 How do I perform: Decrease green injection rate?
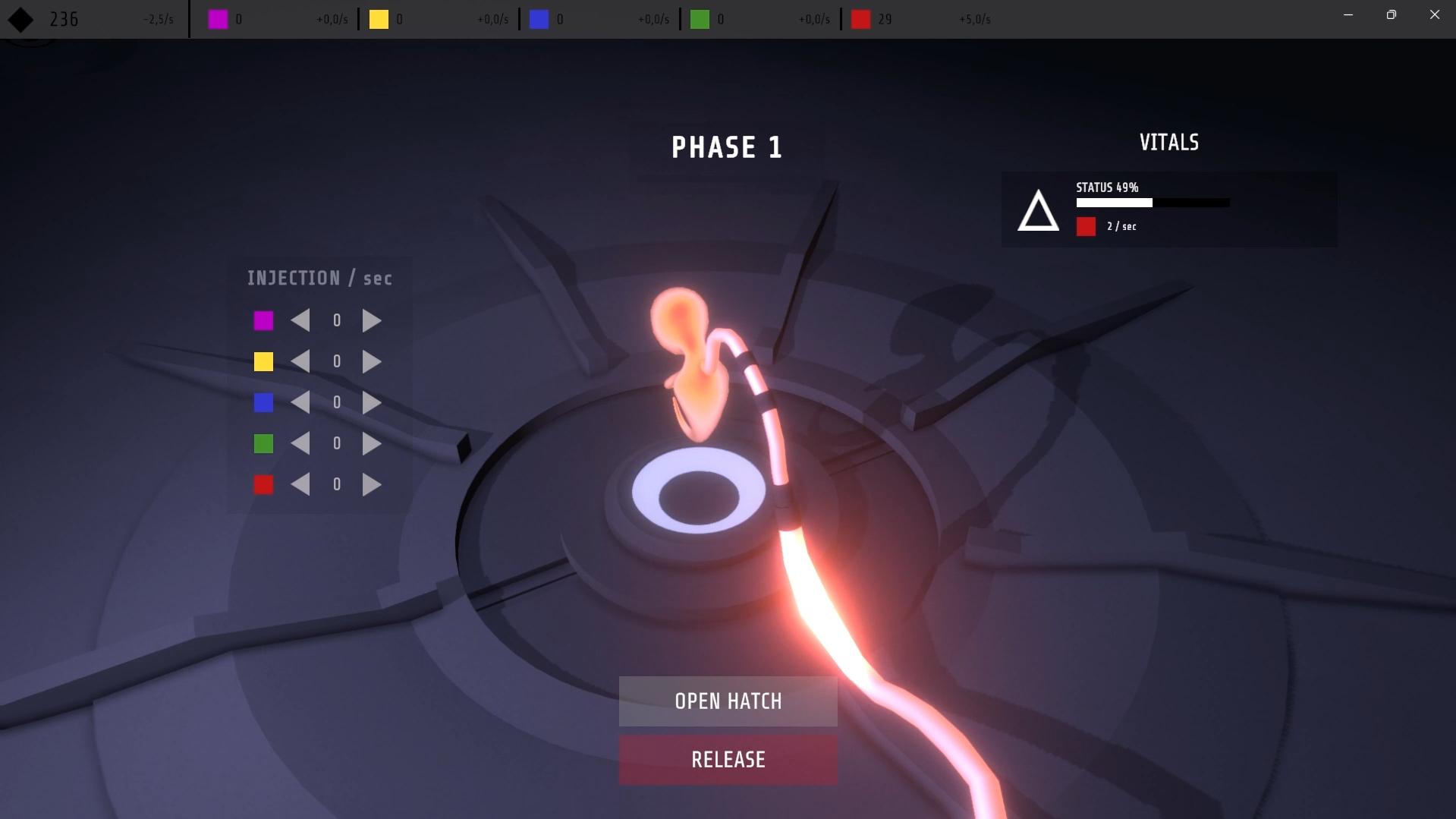[301, 444]
